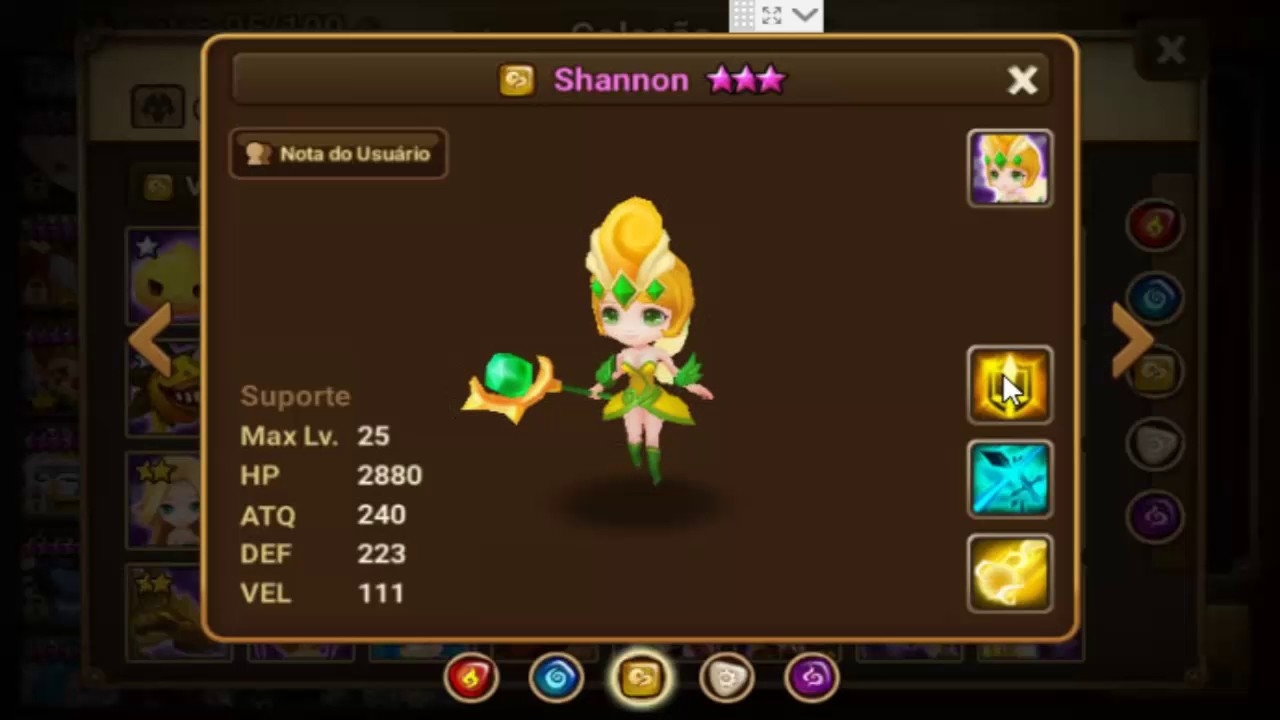Toggle the fire filter on the right edge panel

[1155, 224]
